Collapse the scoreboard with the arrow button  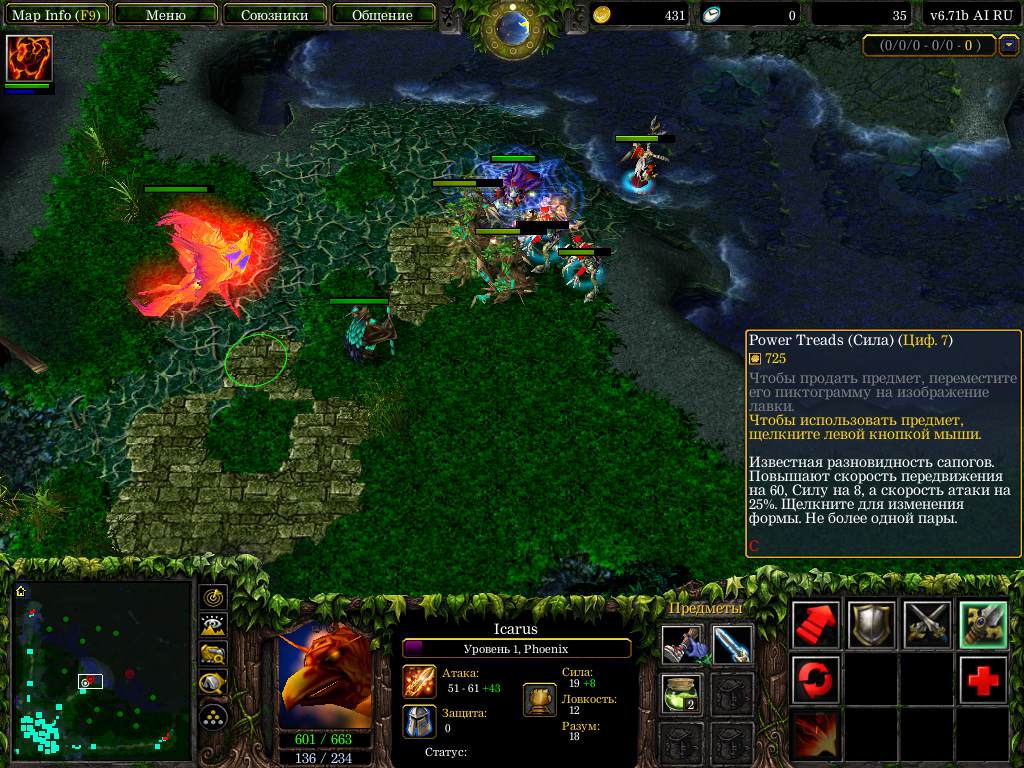coord(1008,45)
